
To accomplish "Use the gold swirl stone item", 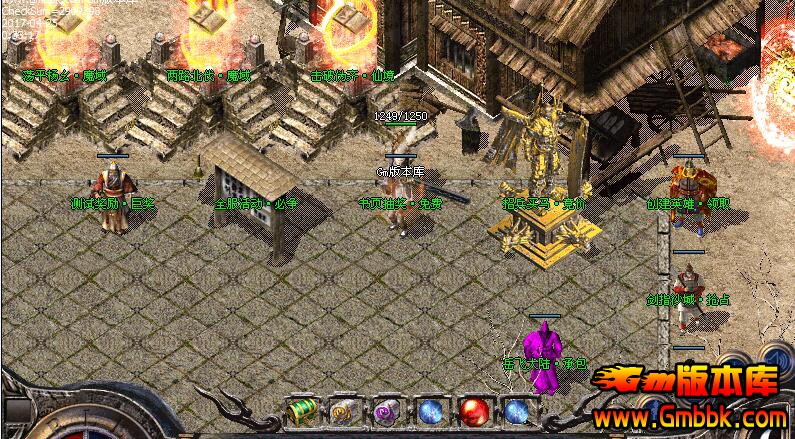I will click(x=344, y=411).
